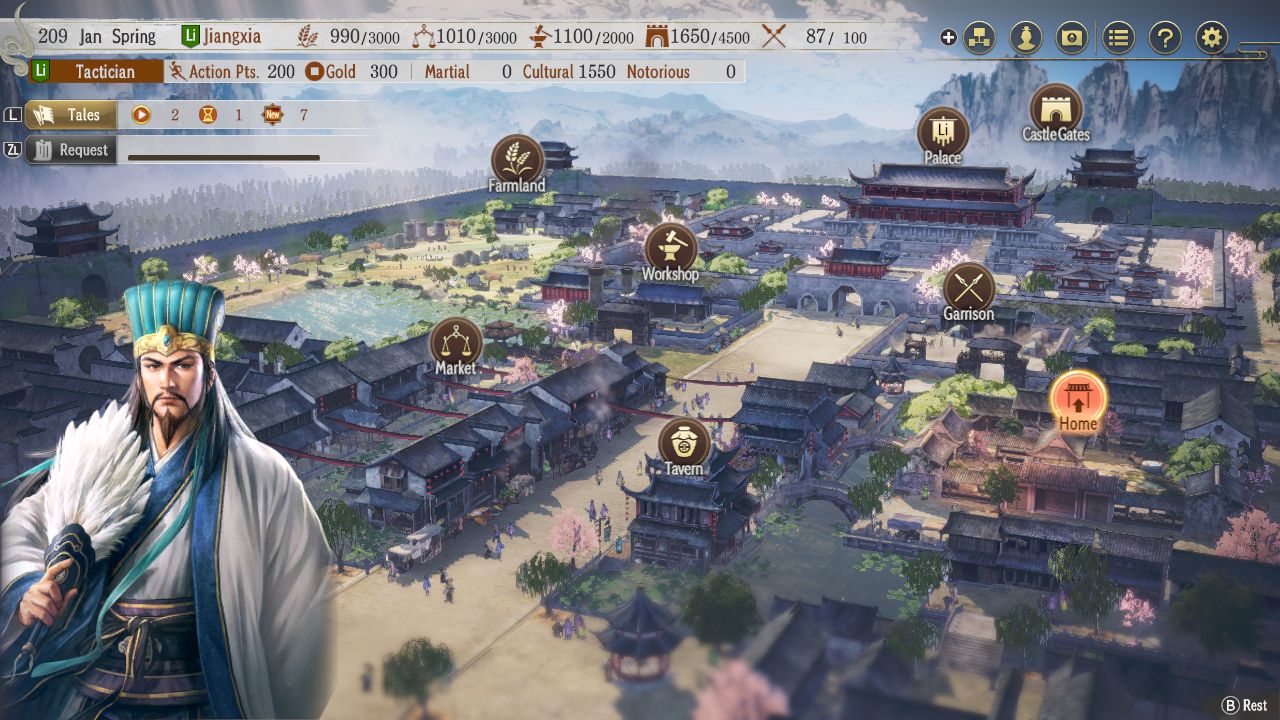Select the Palace icon
Image resolution: width=1280 pixels, height=720 pixels.
942,132
